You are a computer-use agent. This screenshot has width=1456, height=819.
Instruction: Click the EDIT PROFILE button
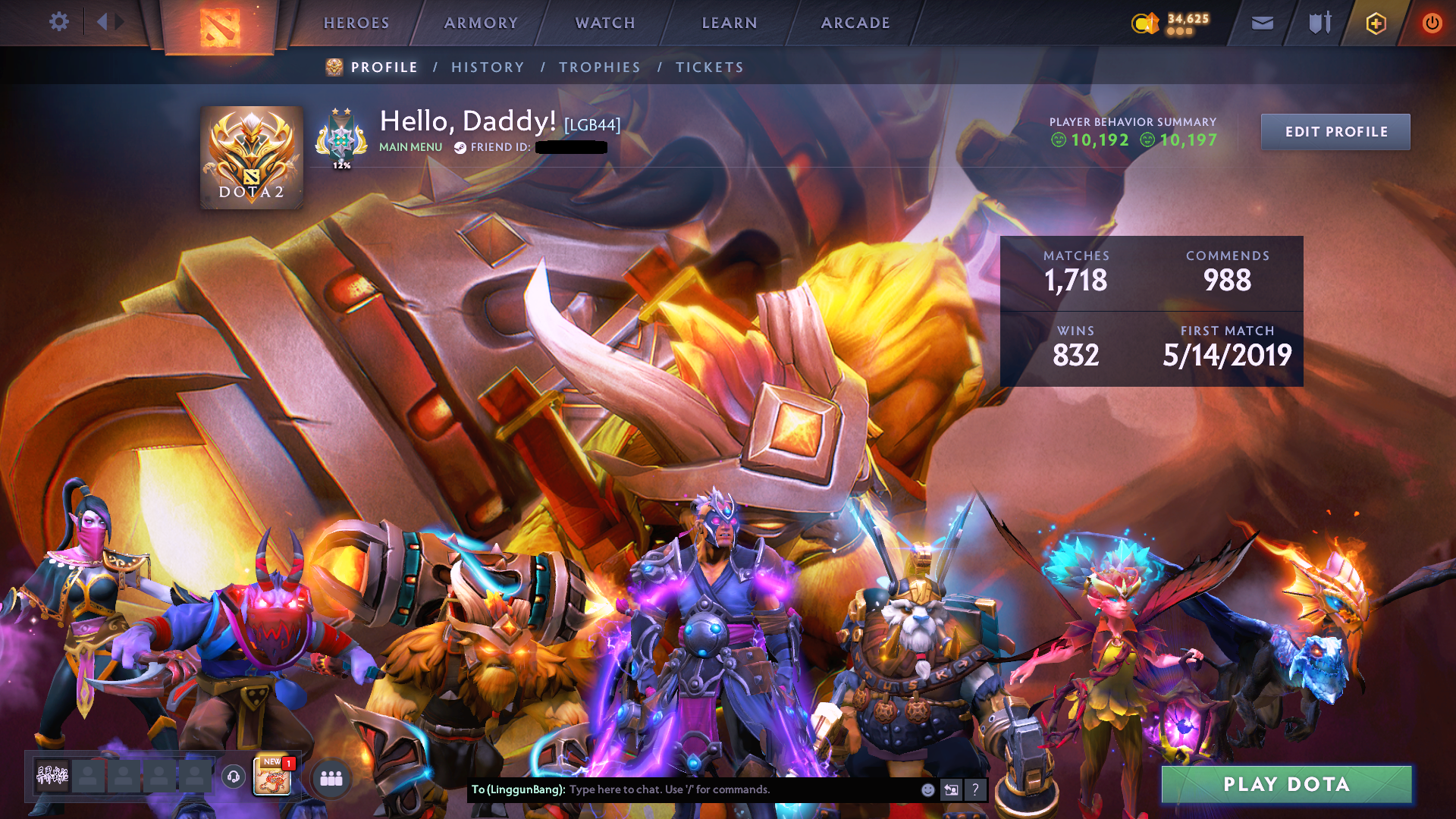click(1335, 131)
